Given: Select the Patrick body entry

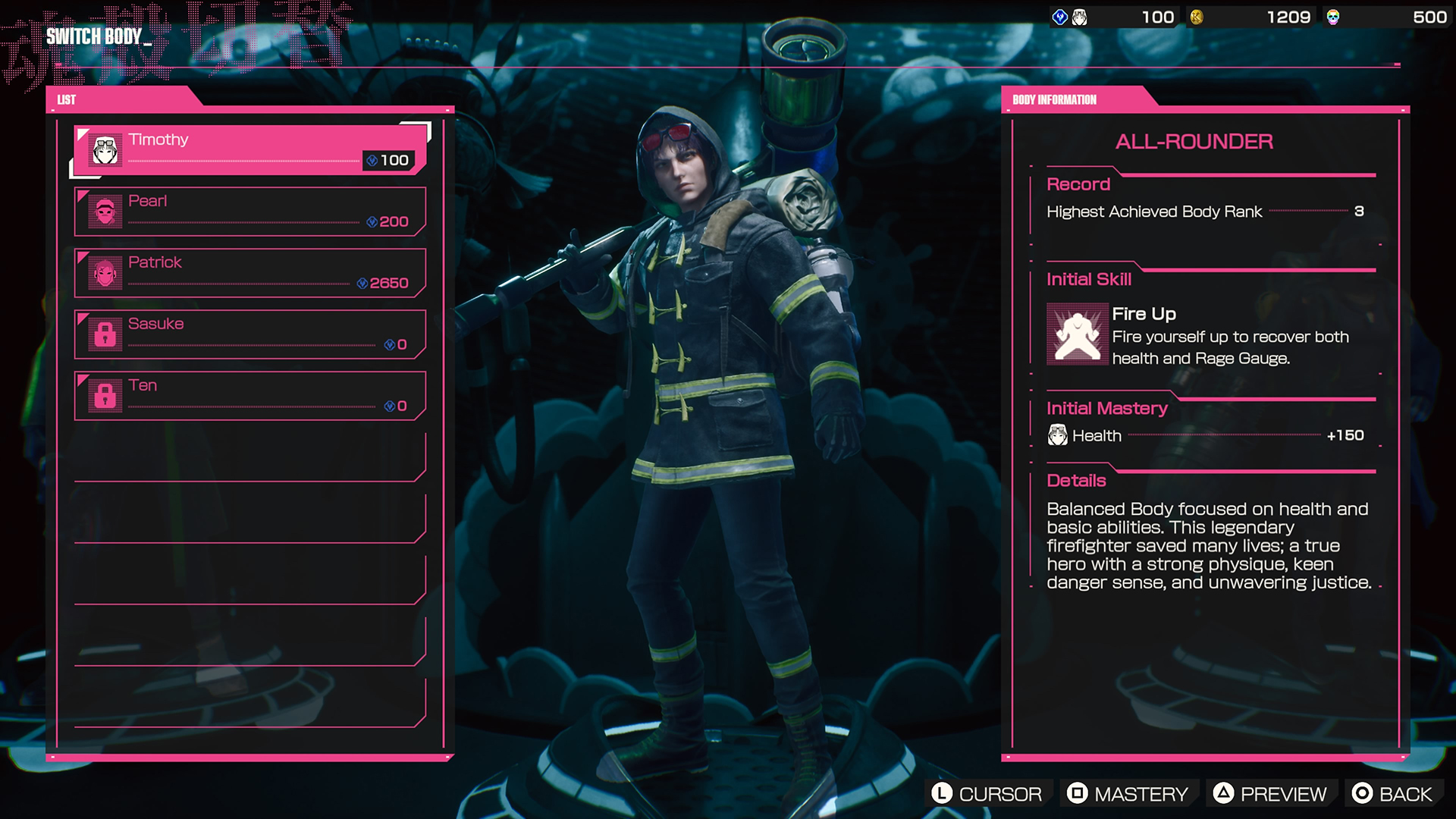Looking at the screenshot, I should pyautogui.click(x=250, y=272).
